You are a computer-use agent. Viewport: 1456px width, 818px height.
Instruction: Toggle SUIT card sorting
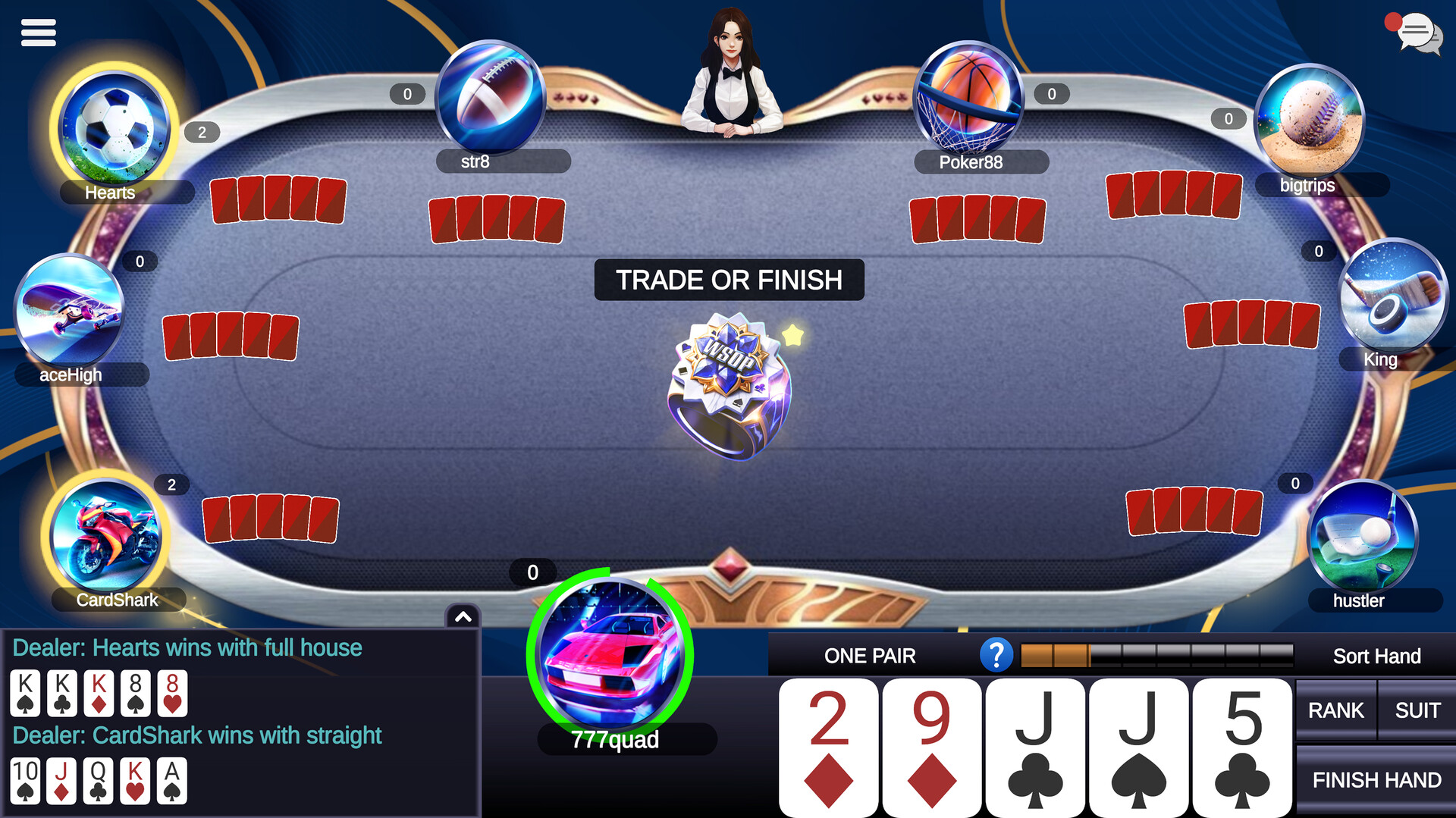pyautogui.click(x=1417, y=710)
